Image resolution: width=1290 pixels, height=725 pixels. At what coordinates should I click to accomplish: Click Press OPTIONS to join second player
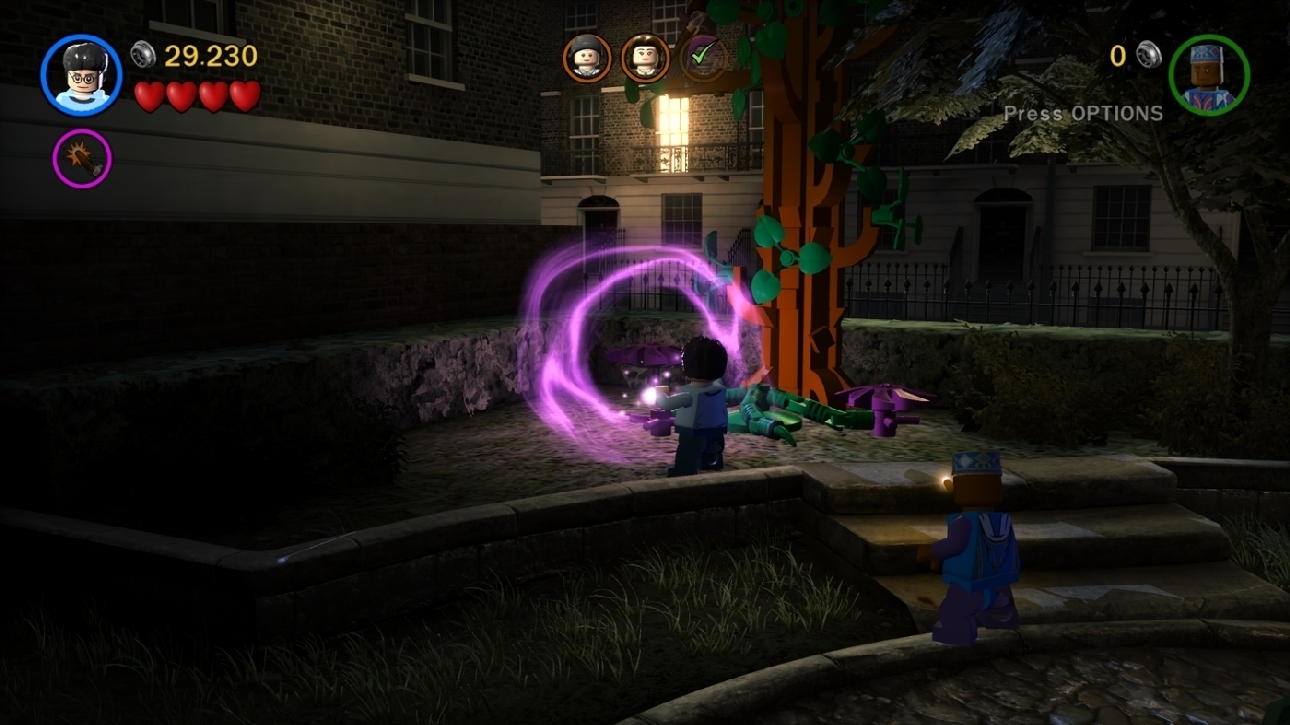(1083, 114)
